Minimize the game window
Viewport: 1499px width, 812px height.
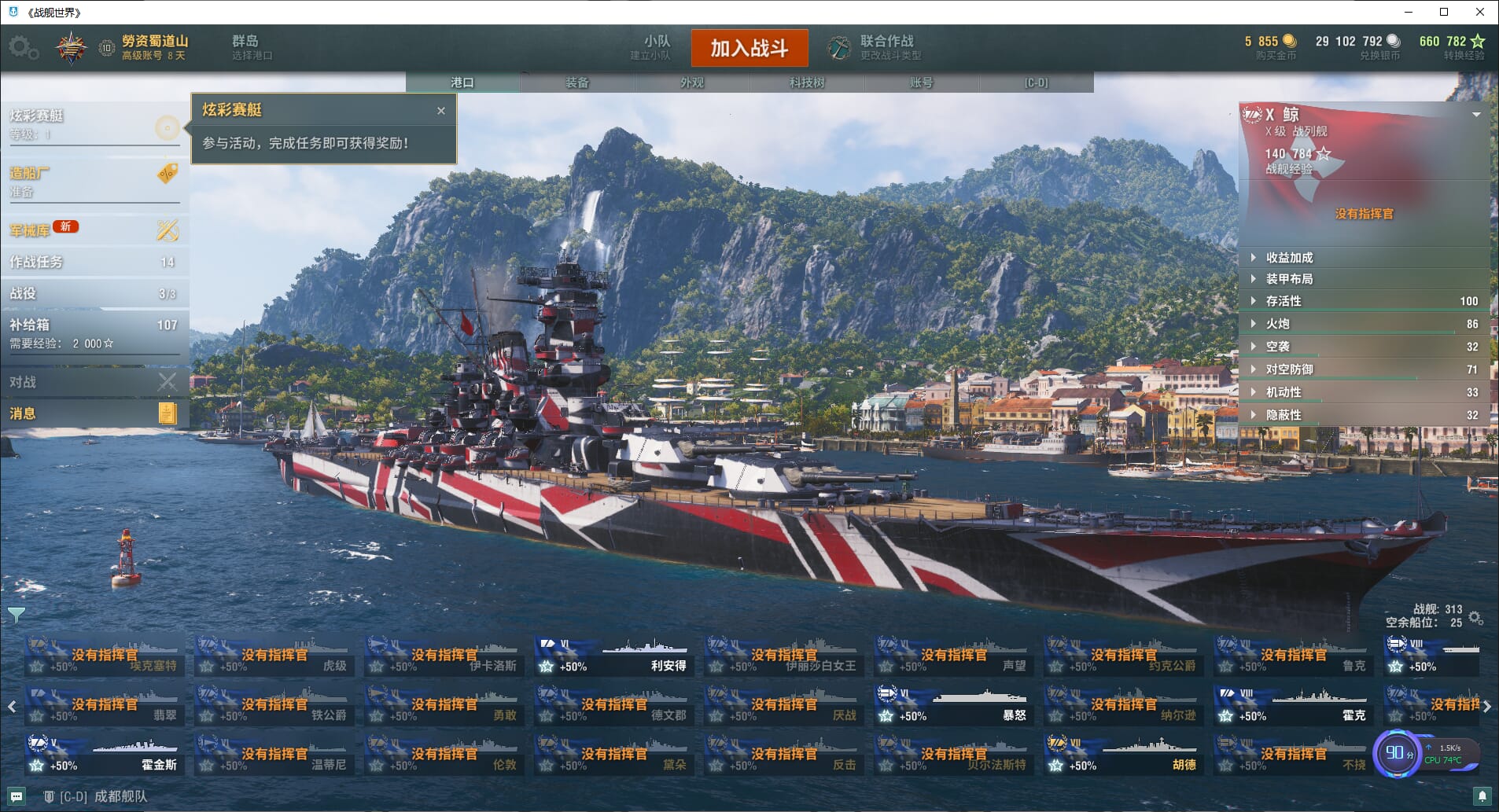click(x=1409, y=12)
